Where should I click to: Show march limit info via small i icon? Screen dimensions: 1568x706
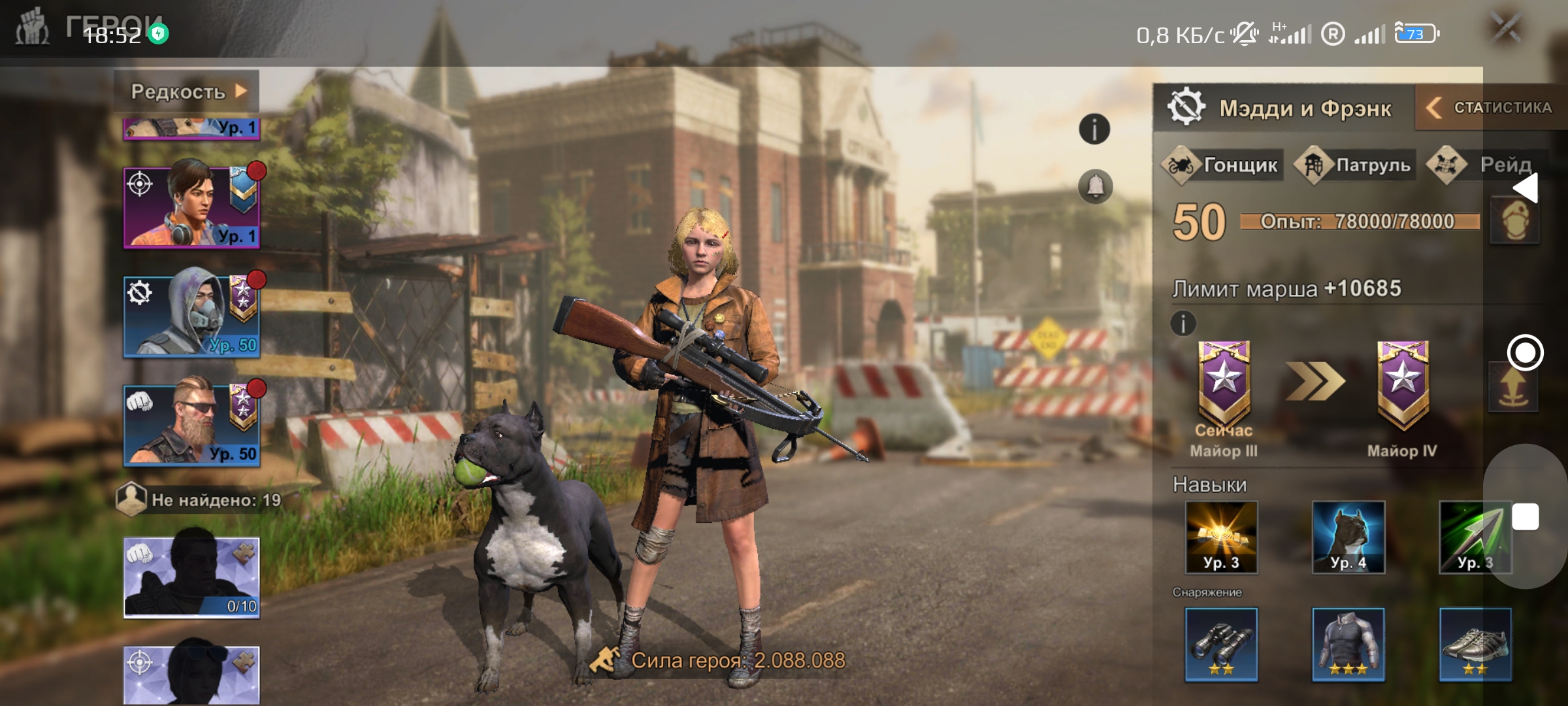1183,323
